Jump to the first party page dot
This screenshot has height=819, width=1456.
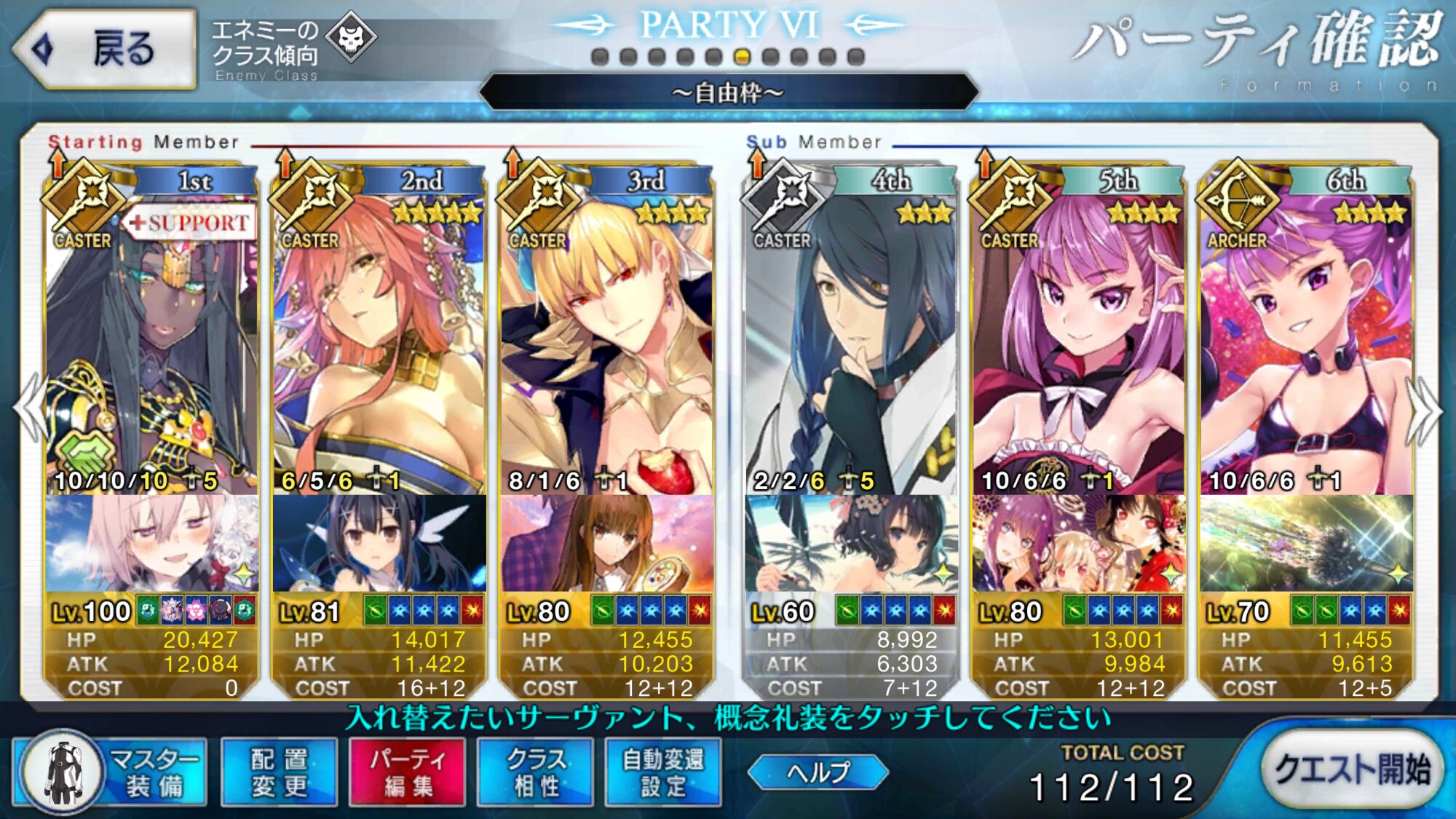click(600, 57)
